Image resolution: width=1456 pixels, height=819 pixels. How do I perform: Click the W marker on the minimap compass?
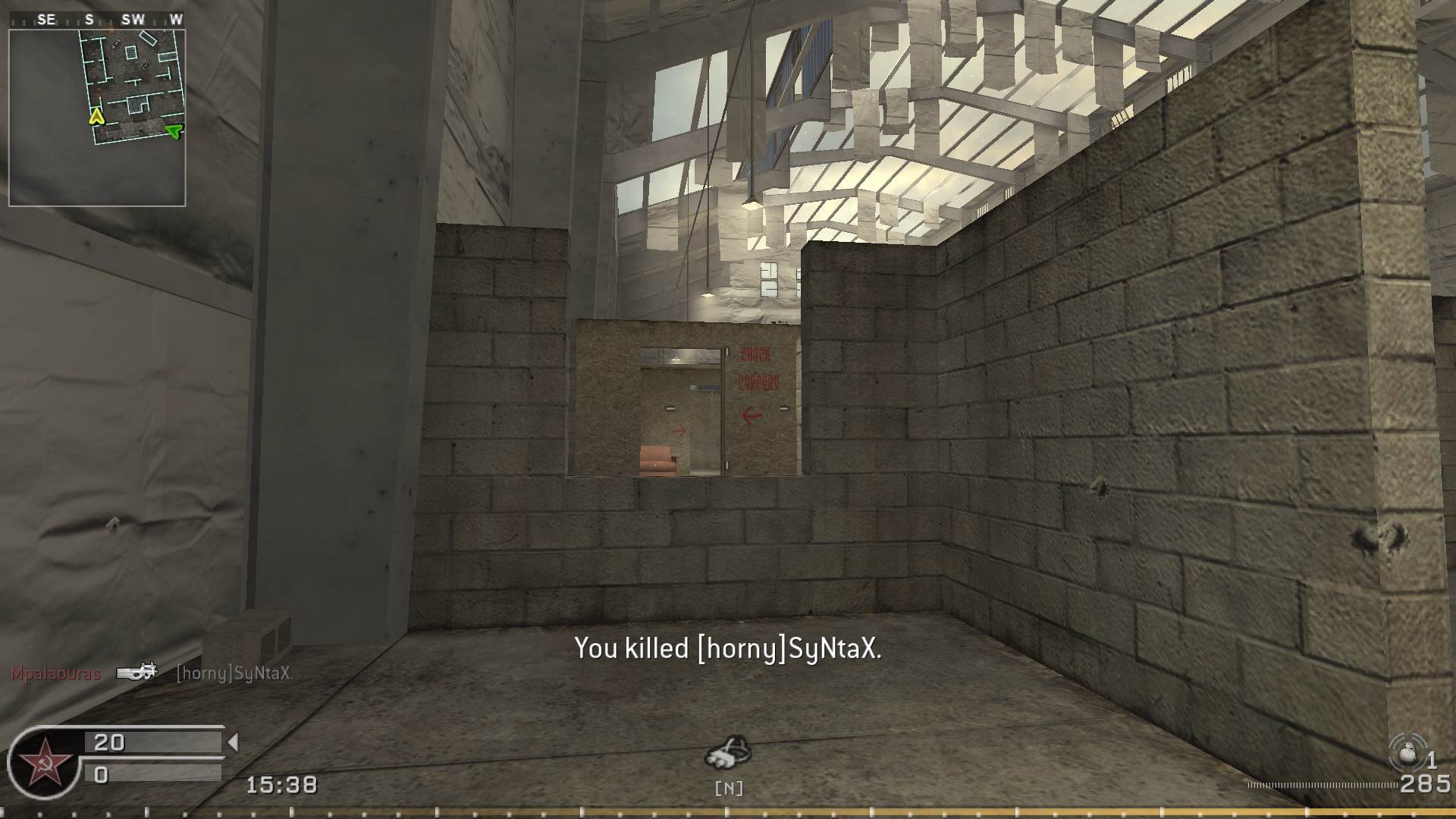(x=177, y=20)
